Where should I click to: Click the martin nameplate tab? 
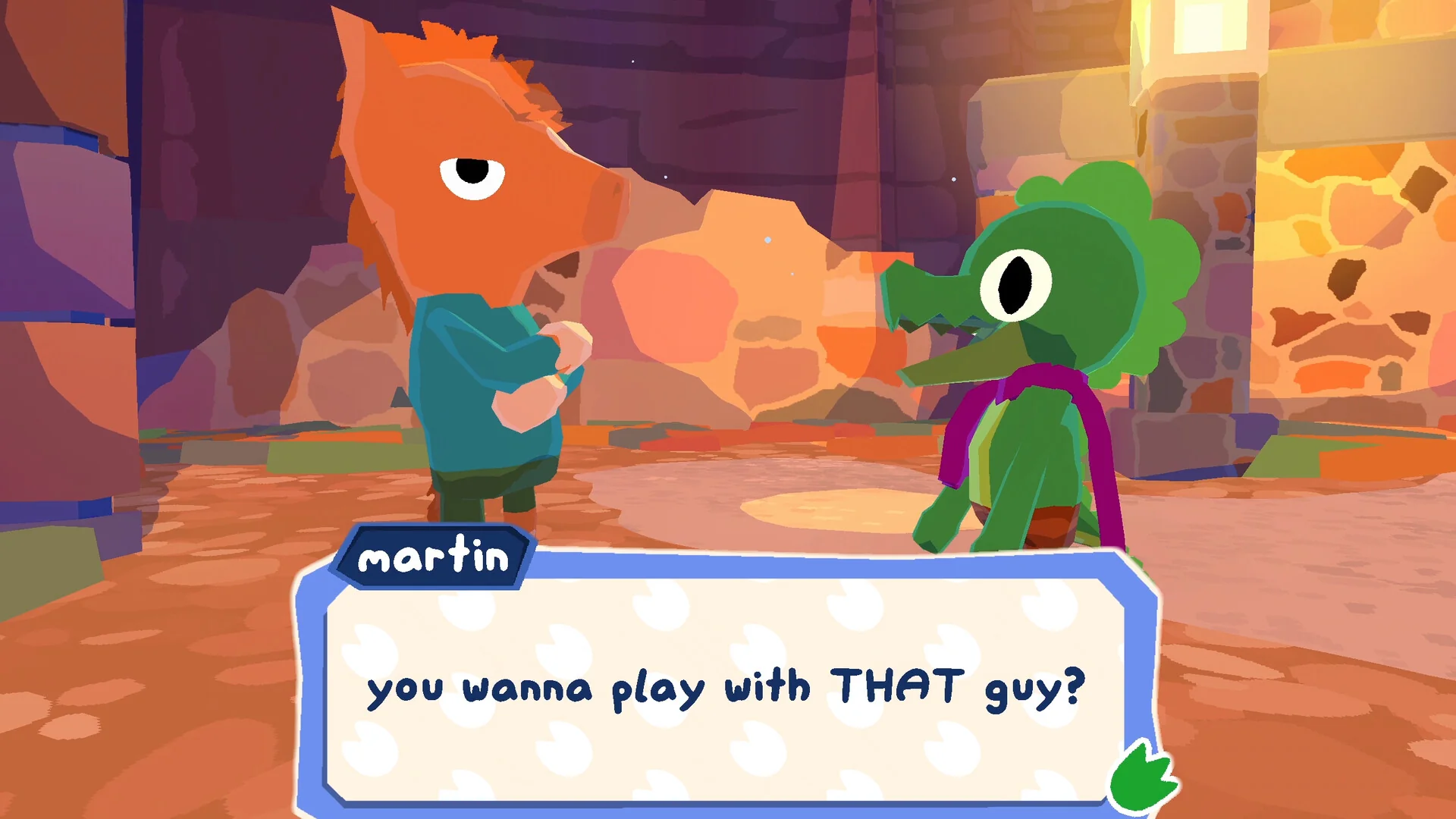click(435, 557)
